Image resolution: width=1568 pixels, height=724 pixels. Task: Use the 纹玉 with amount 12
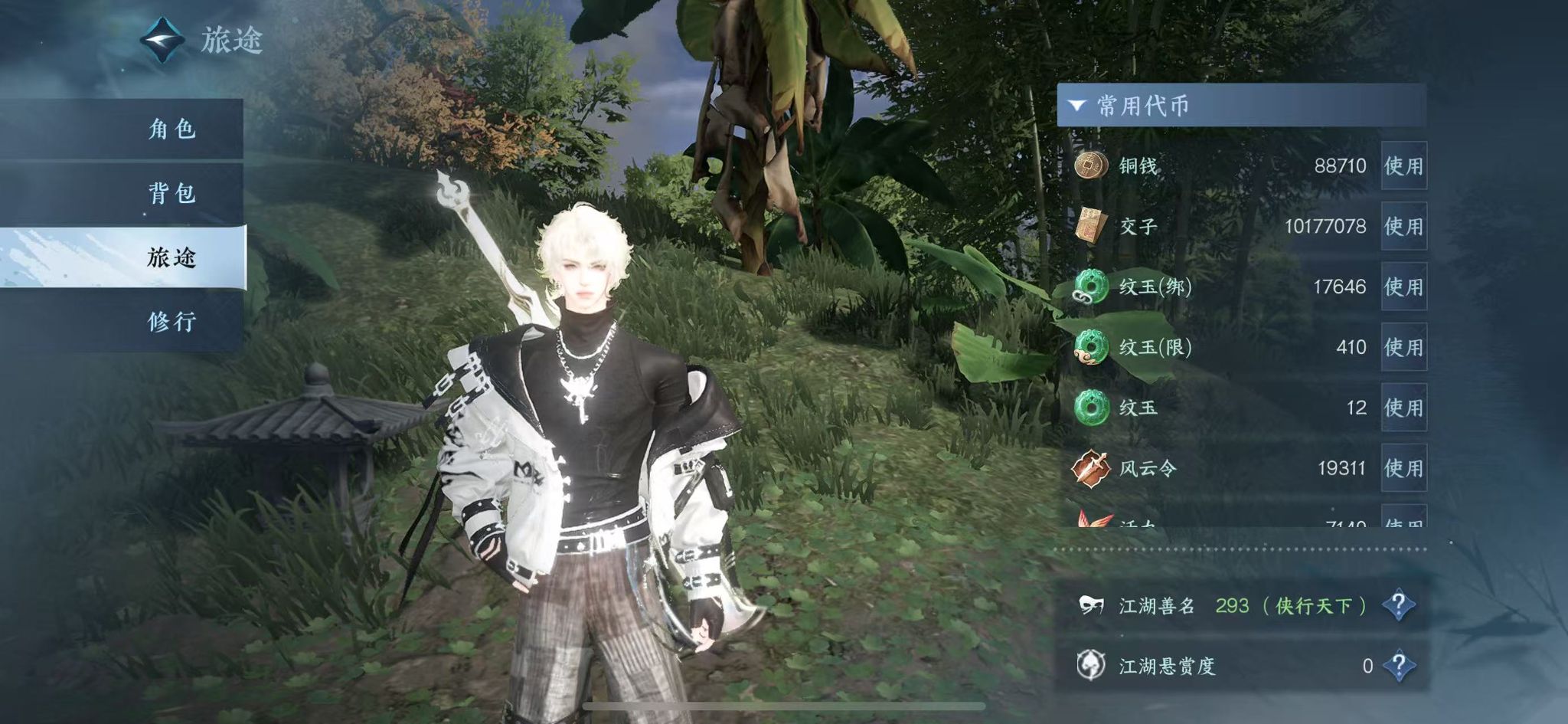tap(1403, 408)
